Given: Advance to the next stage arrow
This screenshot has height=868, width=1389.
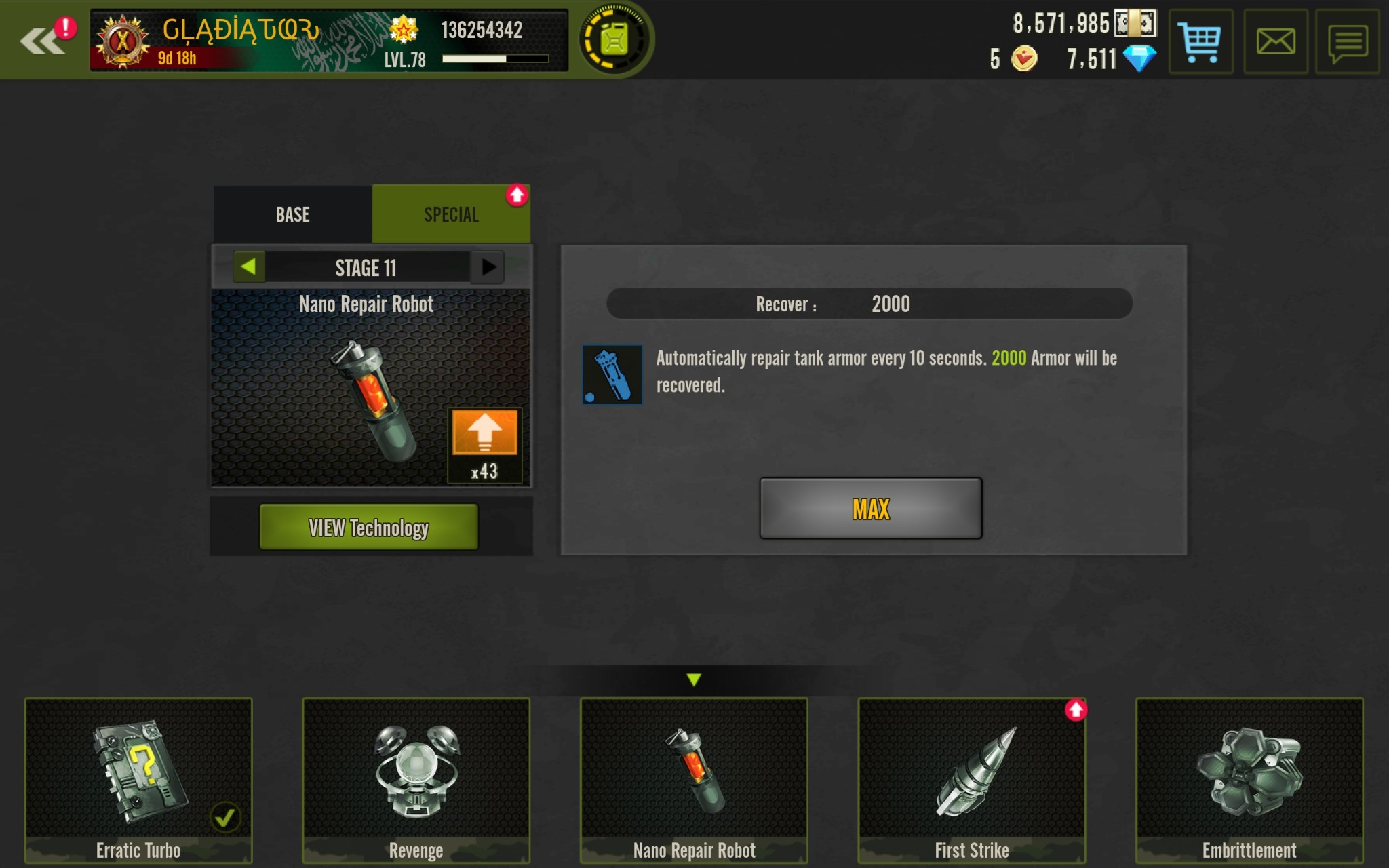Looking at the screenshot, I should tap(488, 267).
